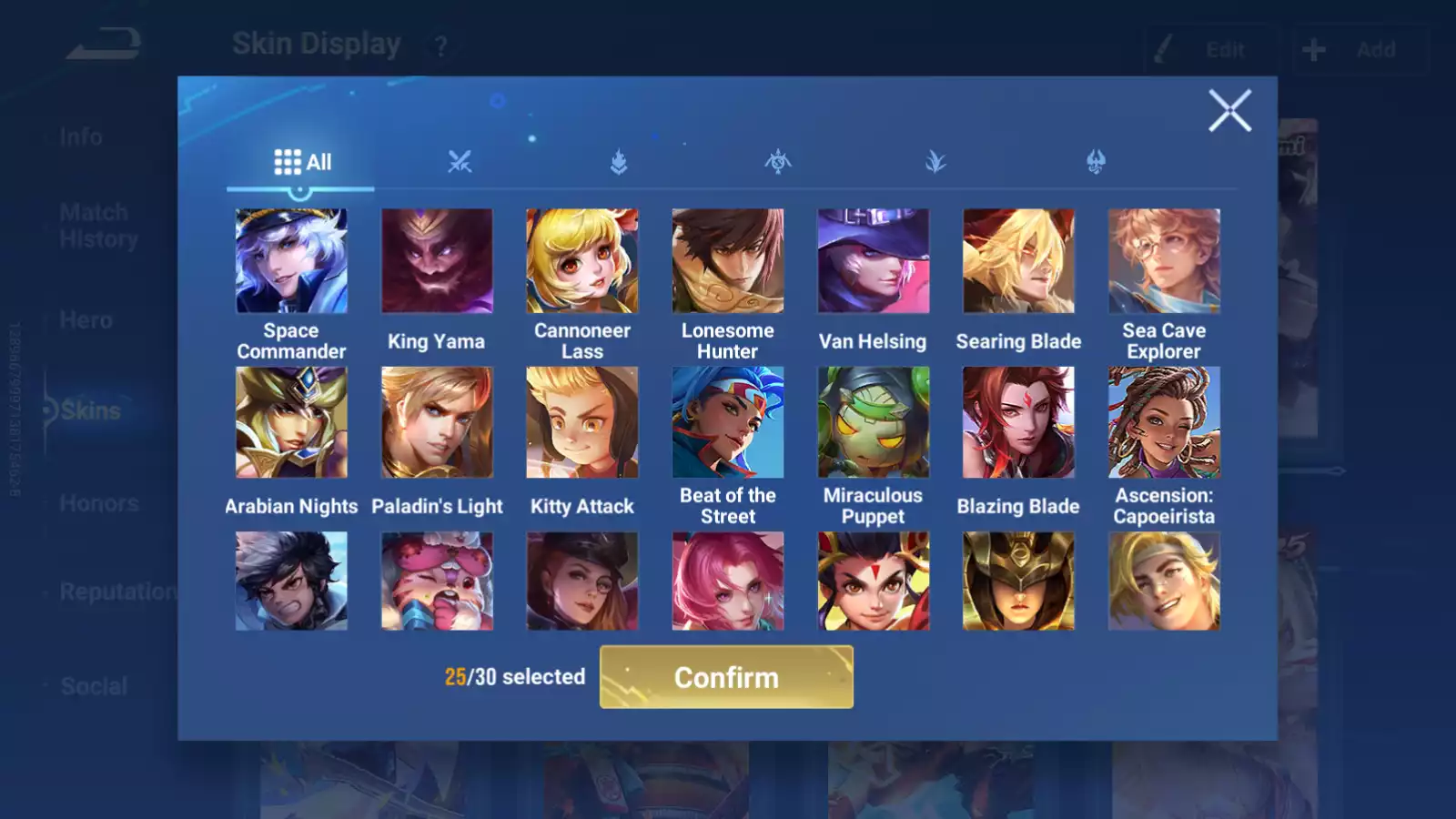Pick the Sea Cave Explorer skin
The width and height of the screenshot is (1456, 819).
click(x=1164, y=261)
